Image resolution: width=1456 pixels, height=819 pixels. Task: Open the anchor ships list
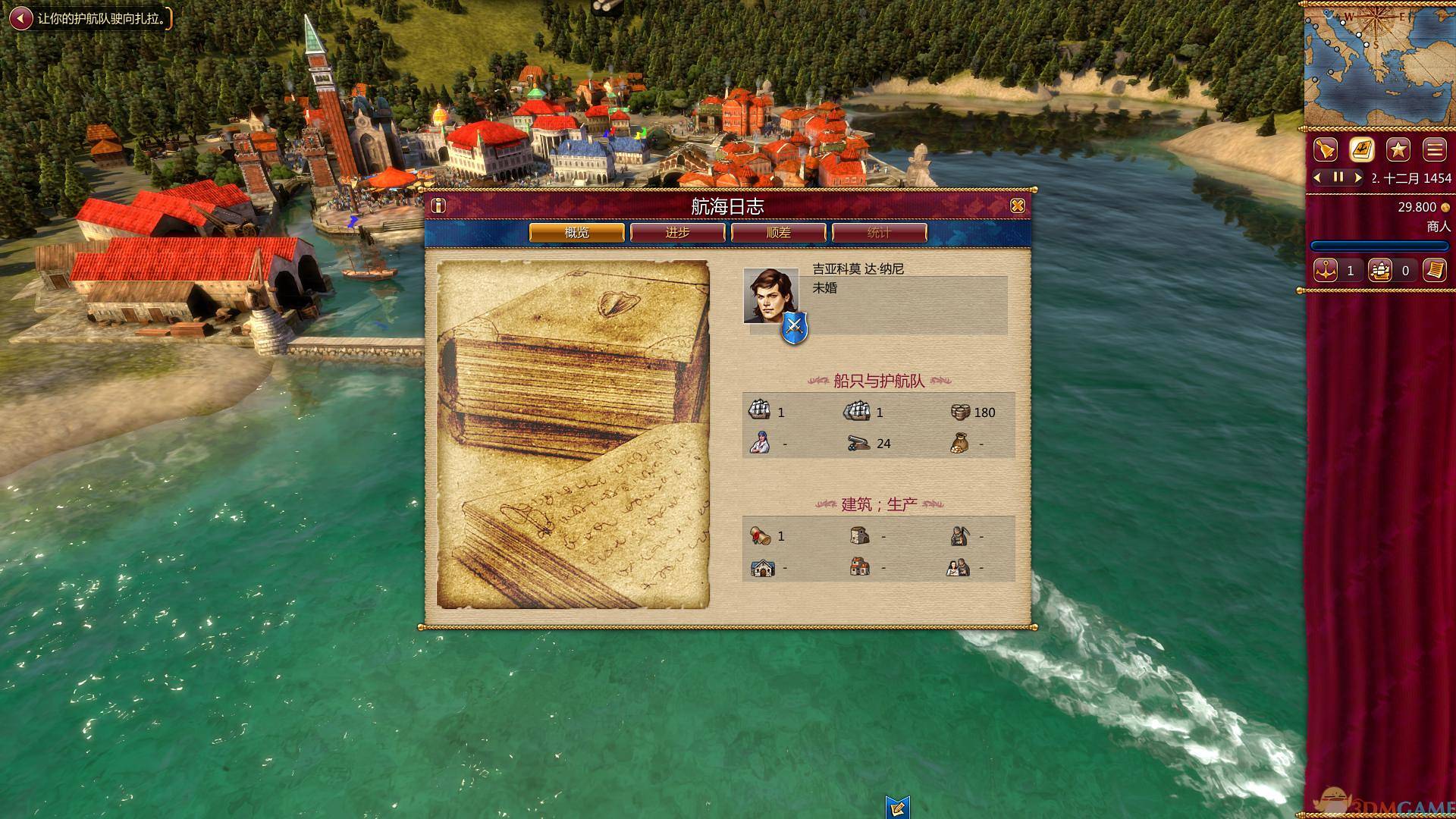[1326, 271]
